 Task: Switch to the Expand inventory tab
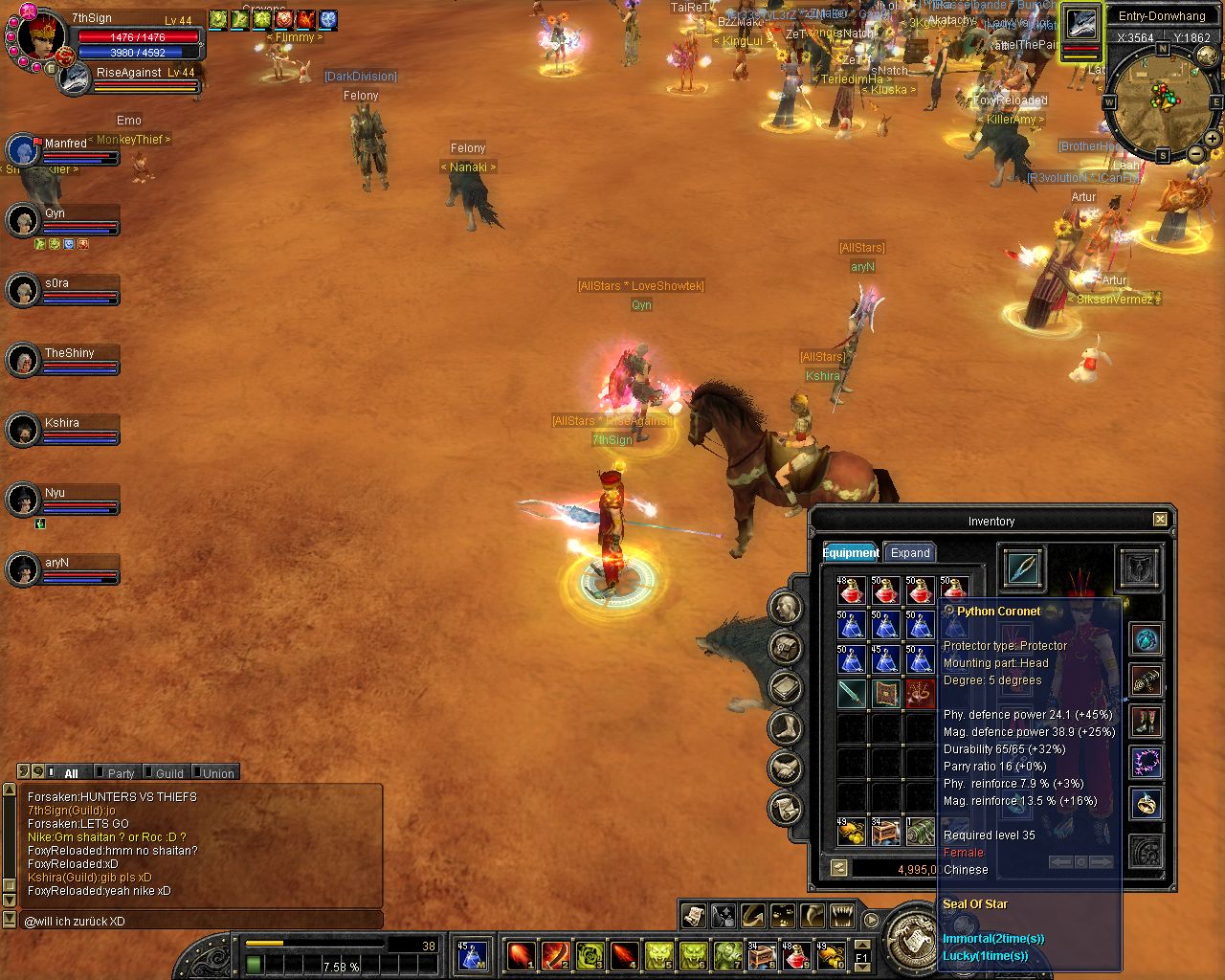coord(909,552)
